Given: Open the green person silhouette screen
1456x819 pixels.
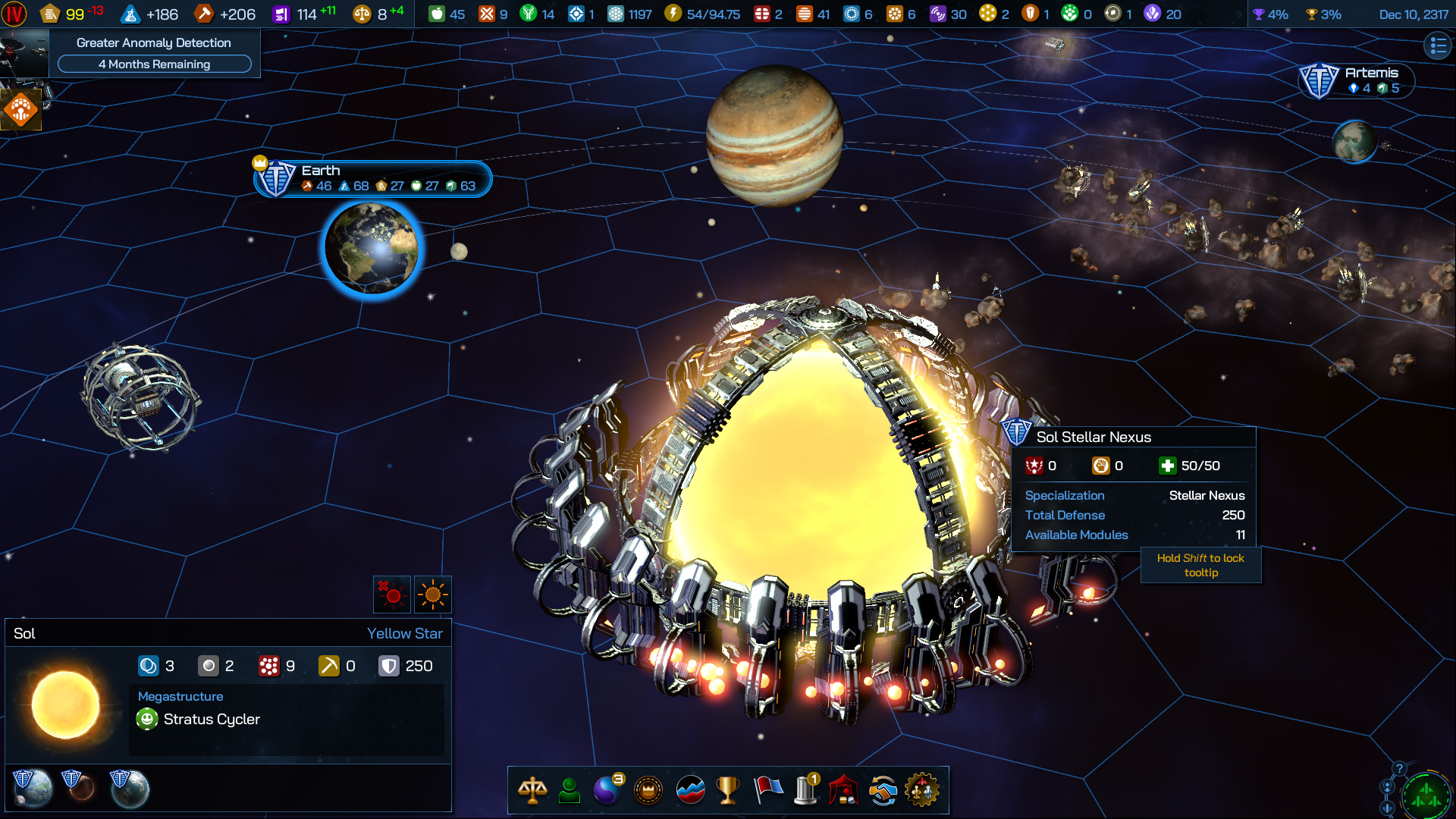Looking at the screenshot, I should [570, 790].
